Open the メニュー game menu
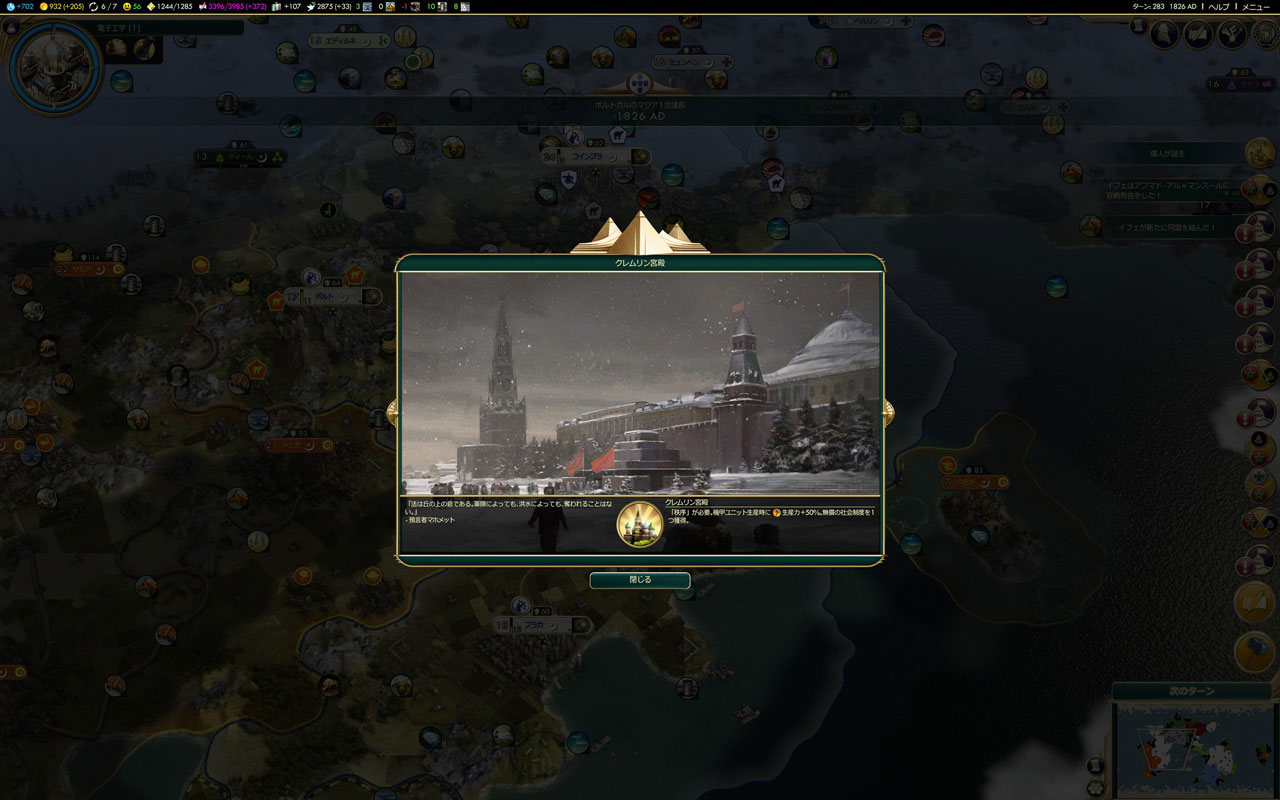 tap(1255, 6)
